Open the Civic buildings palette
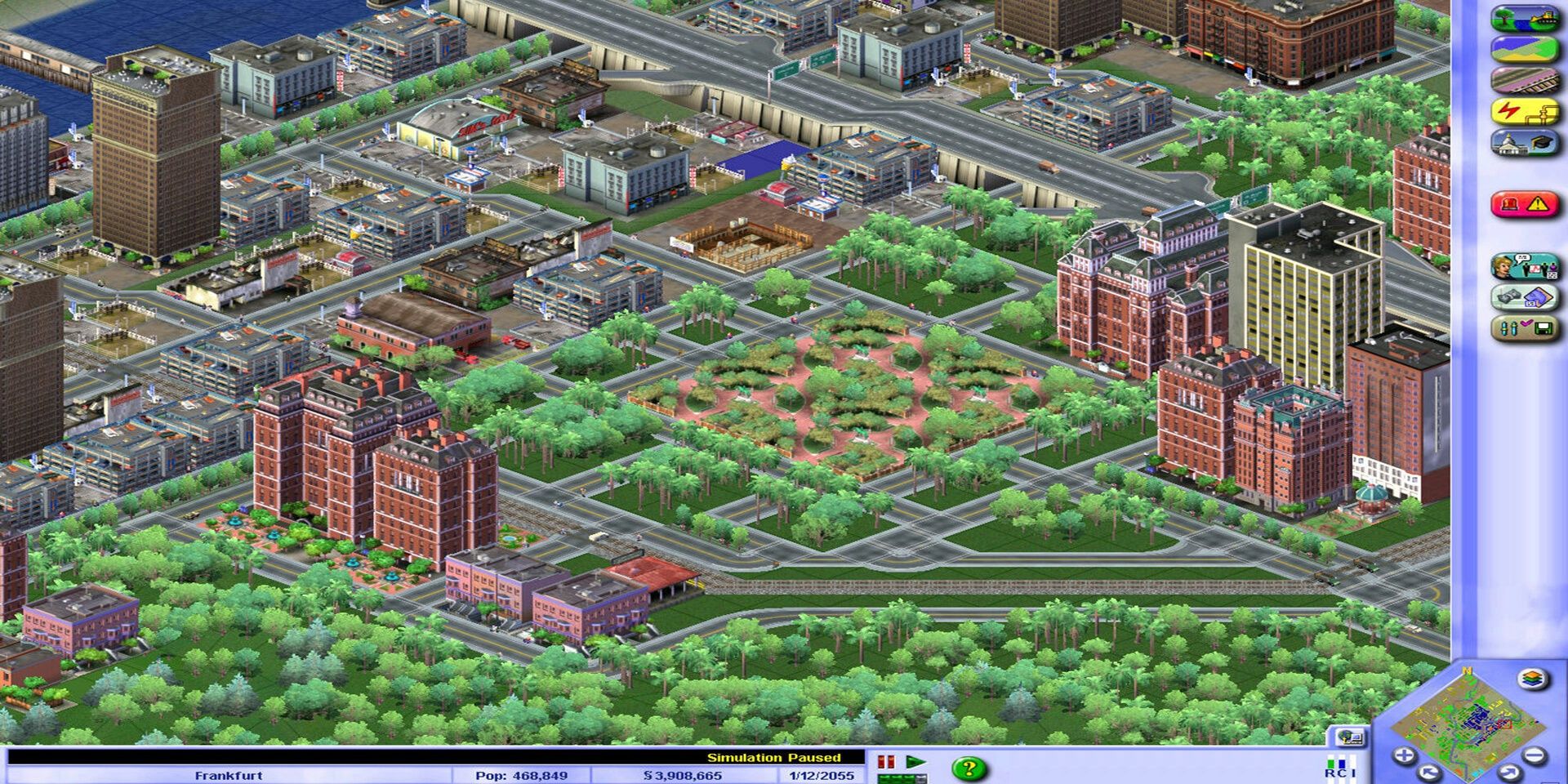 coord(1527,143)
